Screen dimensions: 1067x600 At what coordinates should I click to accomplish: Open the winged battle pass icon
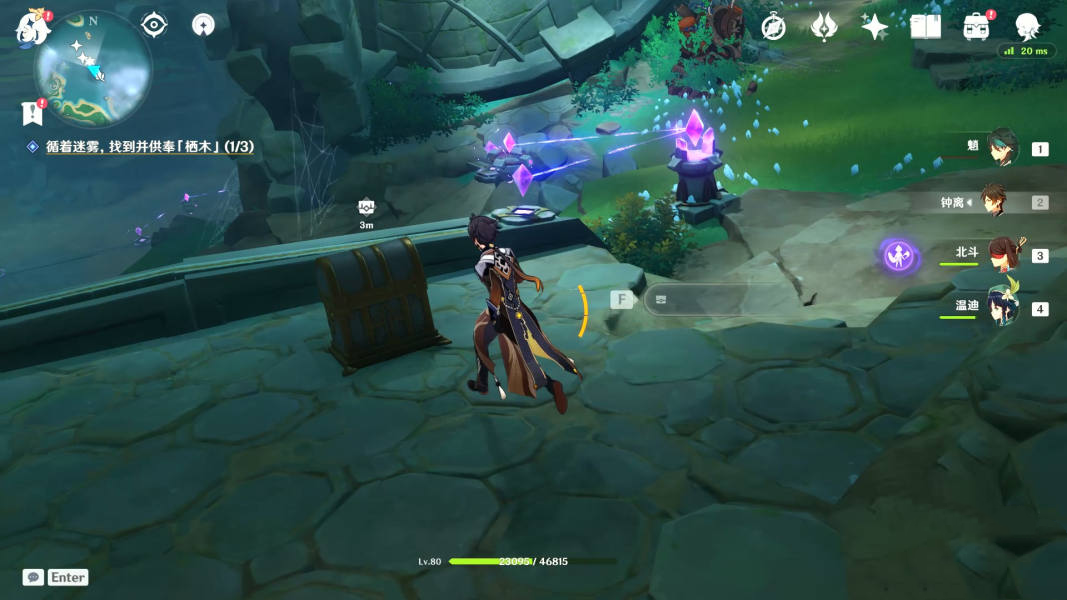click(x=824, y=27)
